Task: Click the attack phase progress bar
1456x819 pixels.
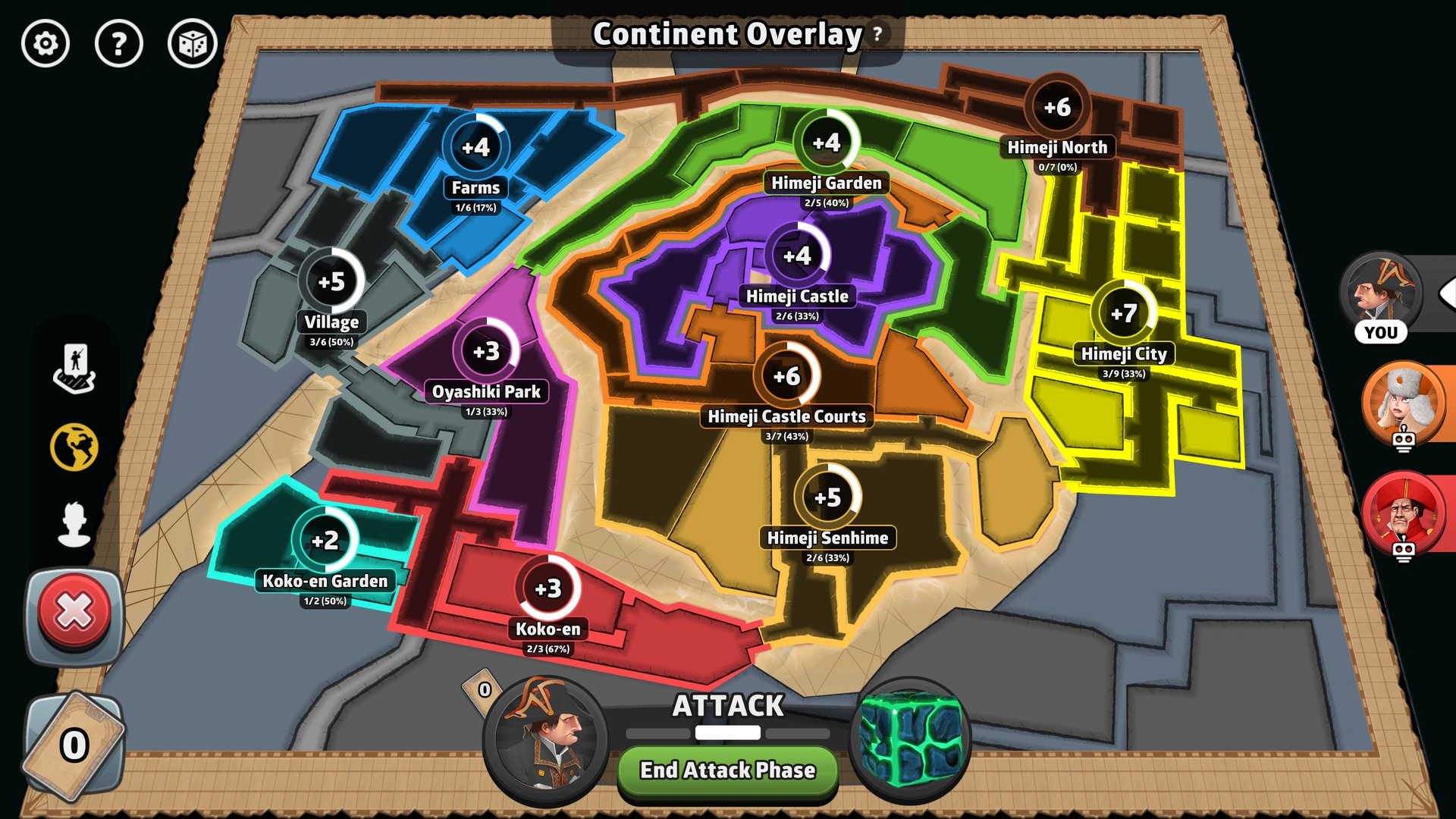Action: 726,733
